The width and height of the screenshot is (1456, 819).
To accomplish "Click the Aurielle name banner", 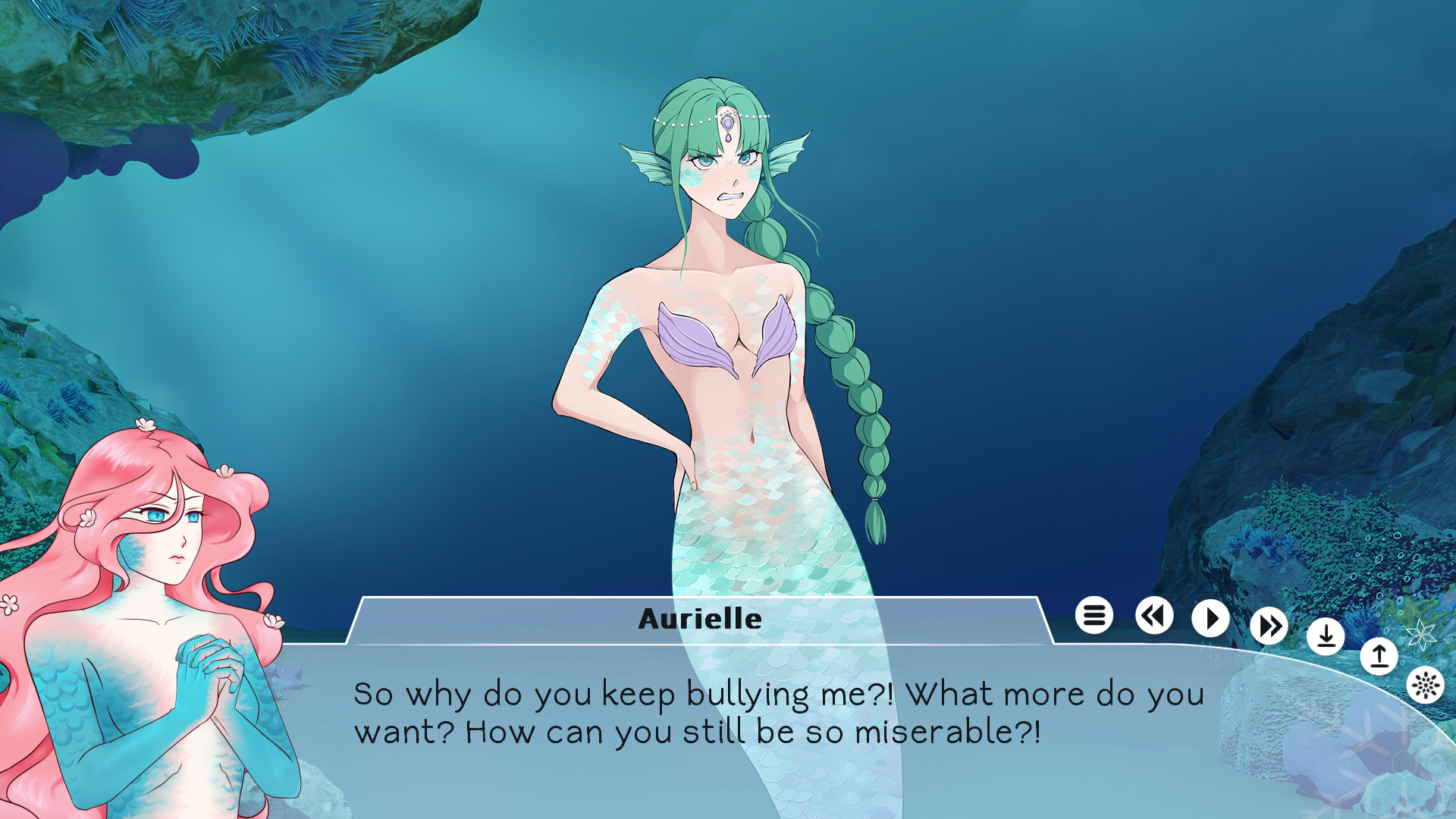I will coord(698,618).
